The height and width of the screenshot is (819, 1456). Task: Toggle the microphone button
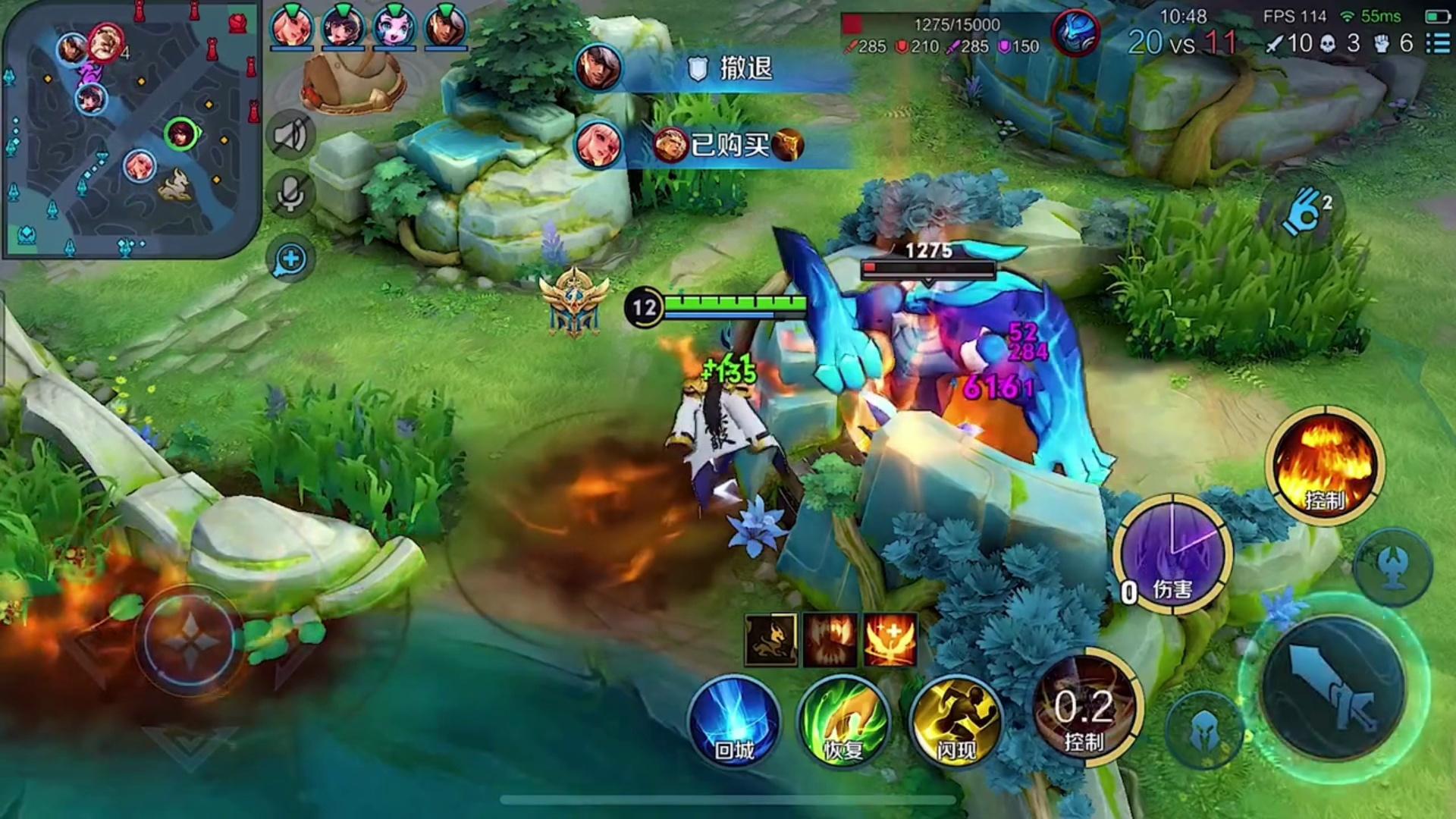pyautogui.click(x=290, y=195)
